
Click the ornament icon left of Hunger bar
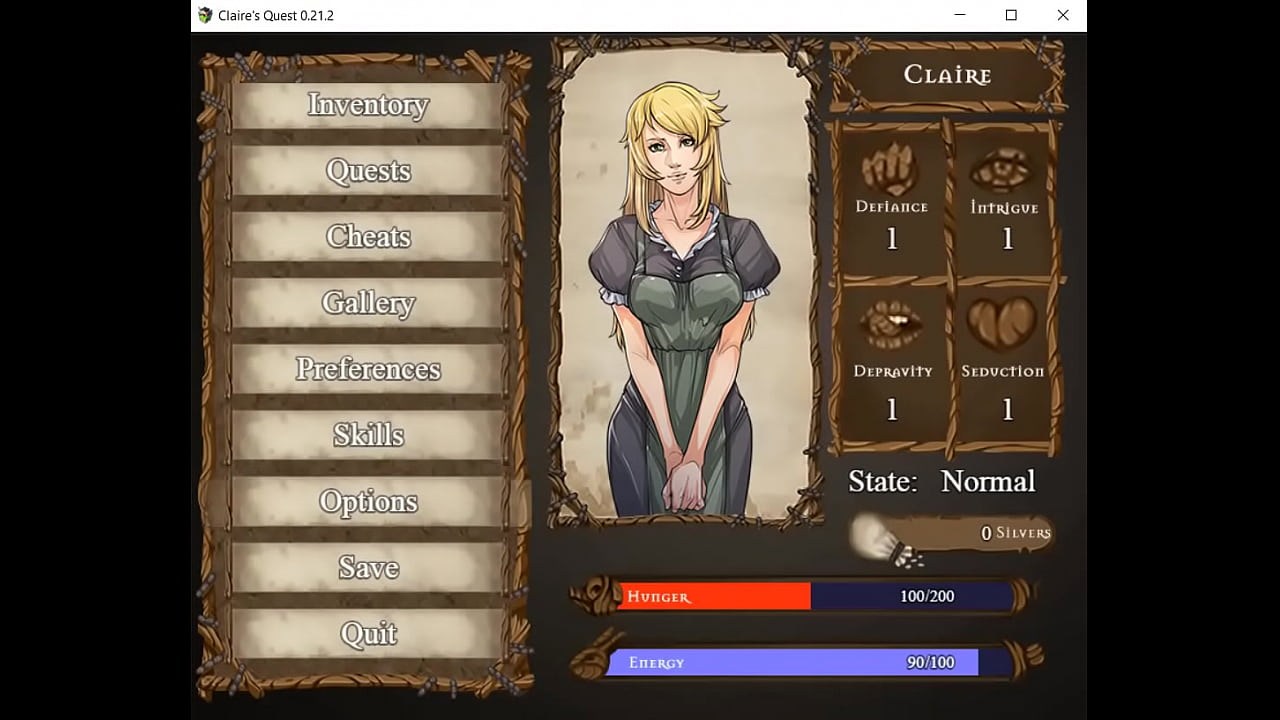594,596
